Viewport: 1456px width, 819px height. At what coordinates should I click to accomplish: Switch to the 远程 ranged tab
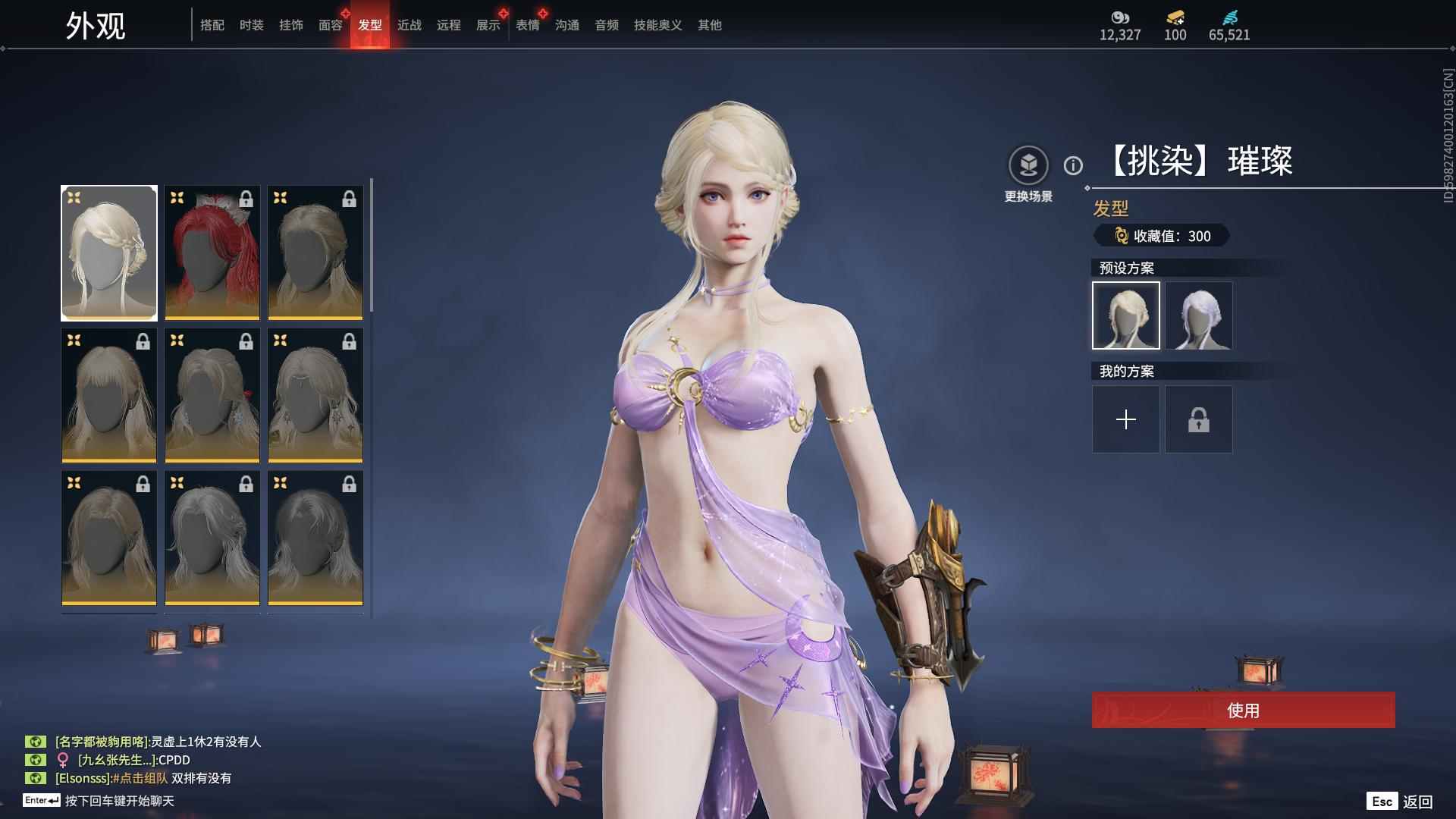[x=449, y=25]
